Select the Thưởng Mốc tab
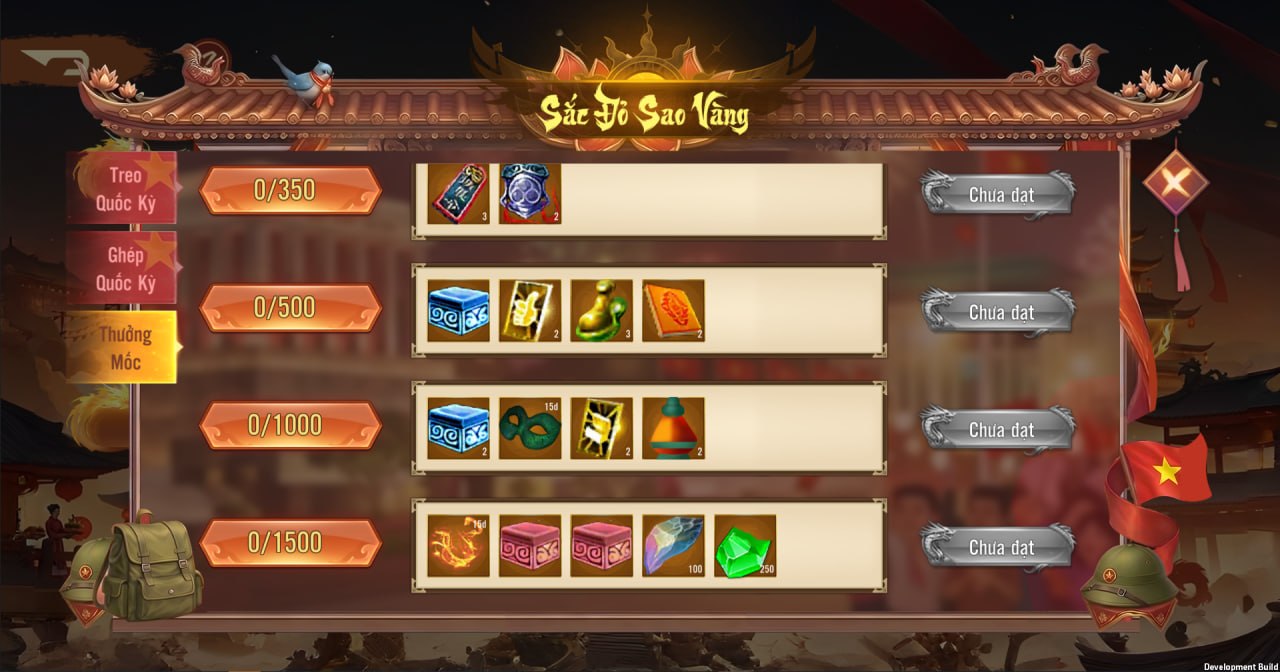Screen dimensions: 1280x672 tap(122, 347)
